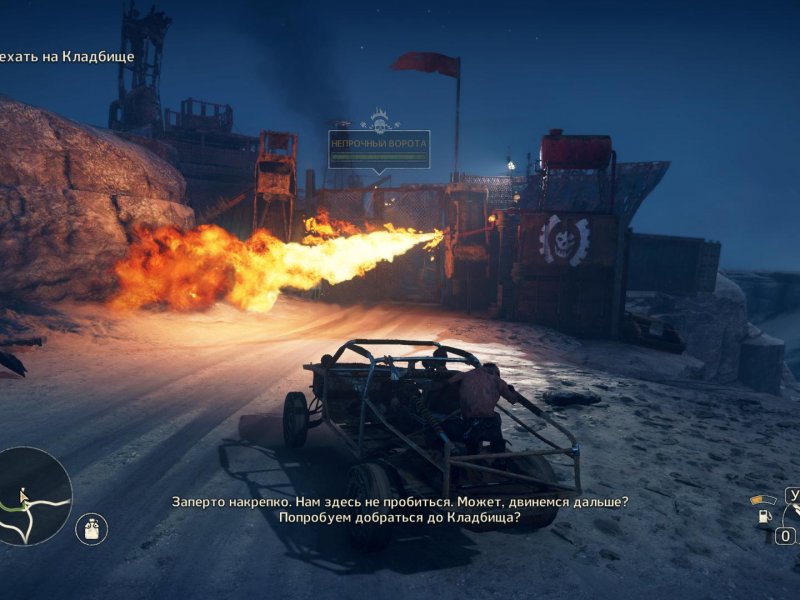This screenshot has width=800, height=600.
Task: Select the Непрочный ворота target marker
Action: (379, 148)
